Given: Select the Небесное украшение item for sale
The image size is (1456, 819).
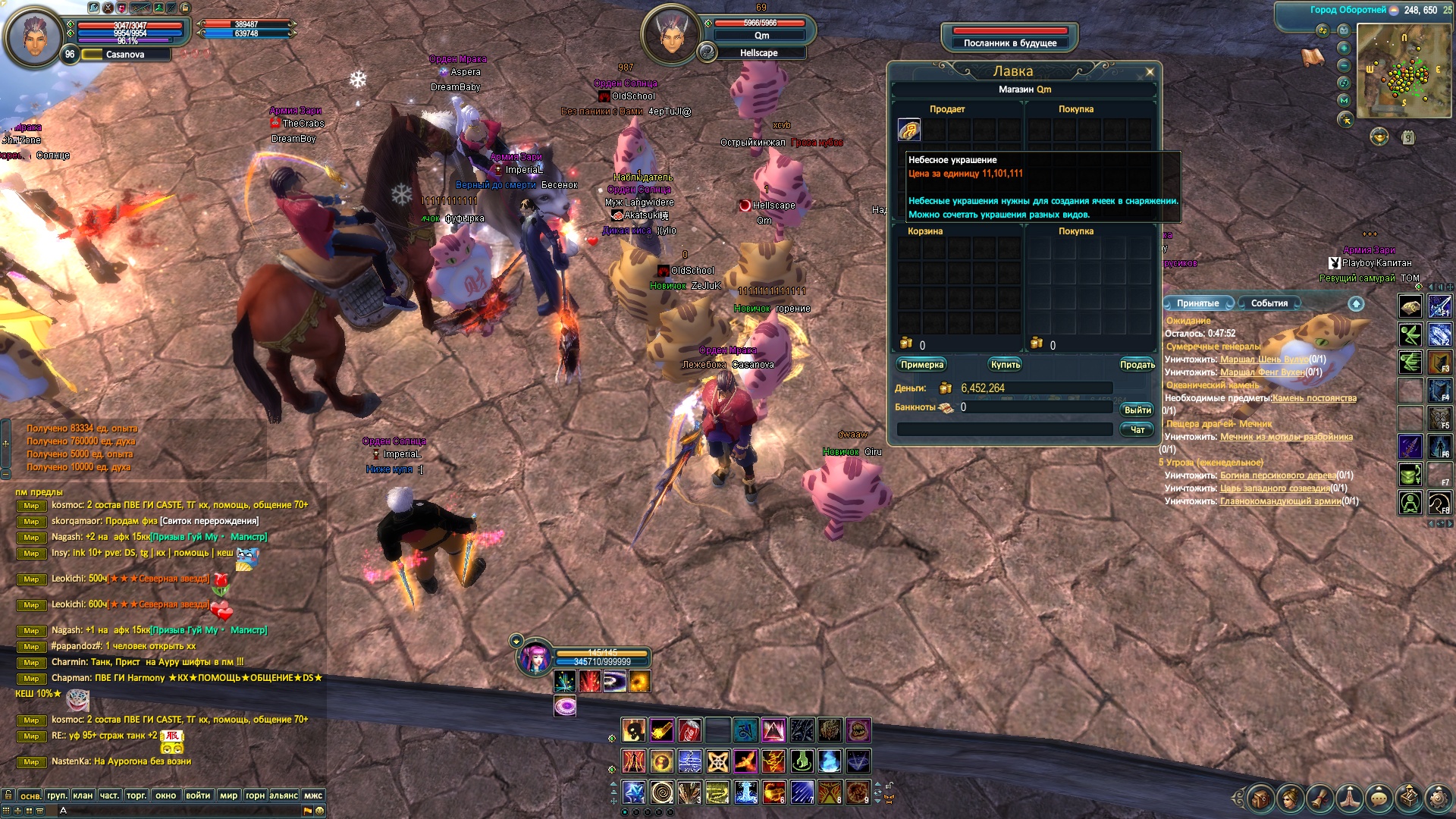Looking at the screenshot, I should [908, 130].
